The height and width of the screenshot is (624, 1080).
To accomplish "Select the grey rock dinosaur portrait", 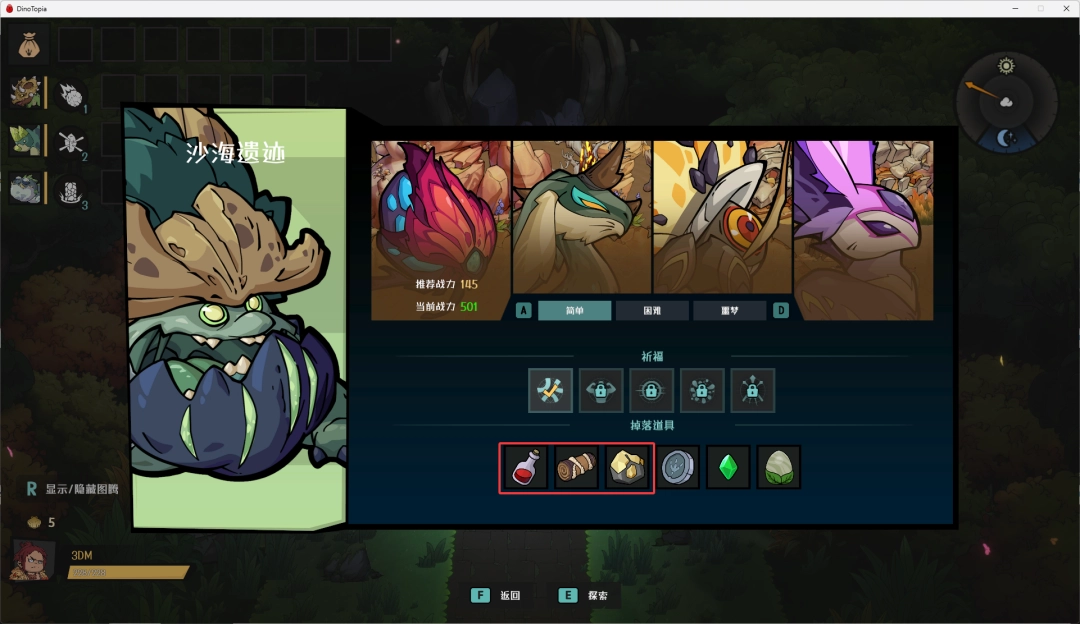I will click(25, 188).
